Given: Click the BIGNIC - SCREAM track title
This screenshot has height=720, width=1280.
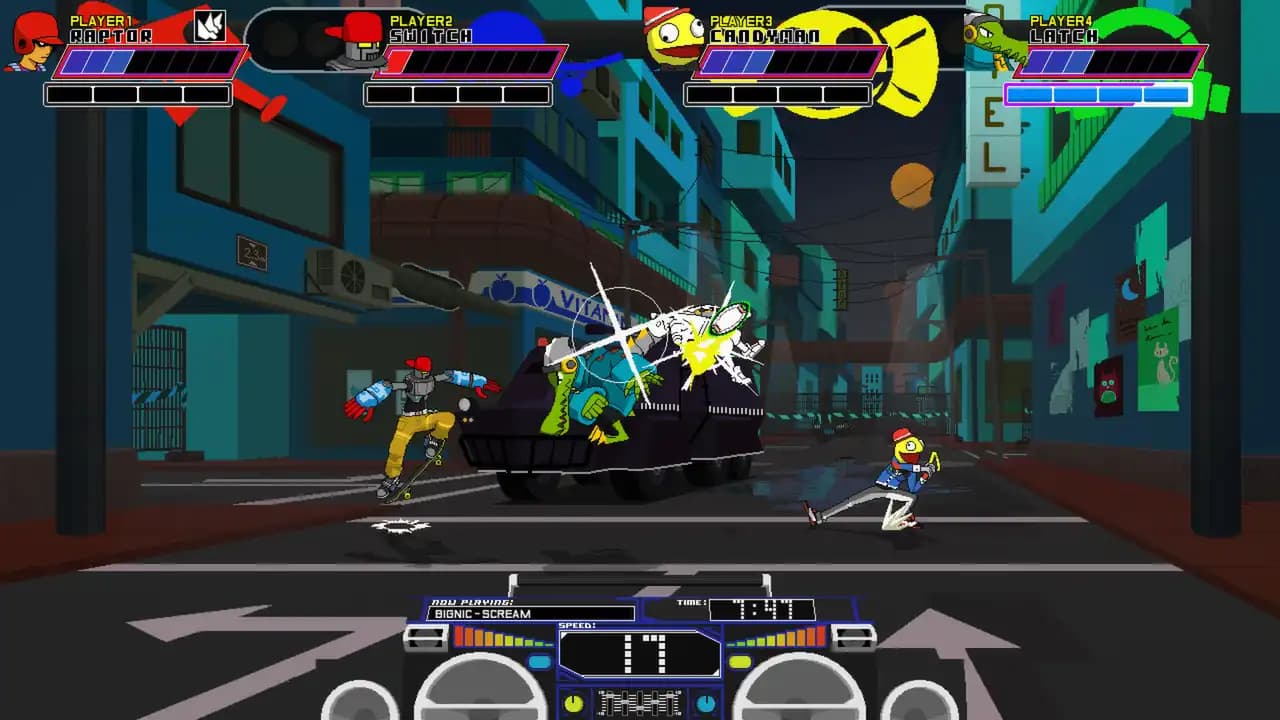Looking at the screenshot, I should [x=483, y=613].
